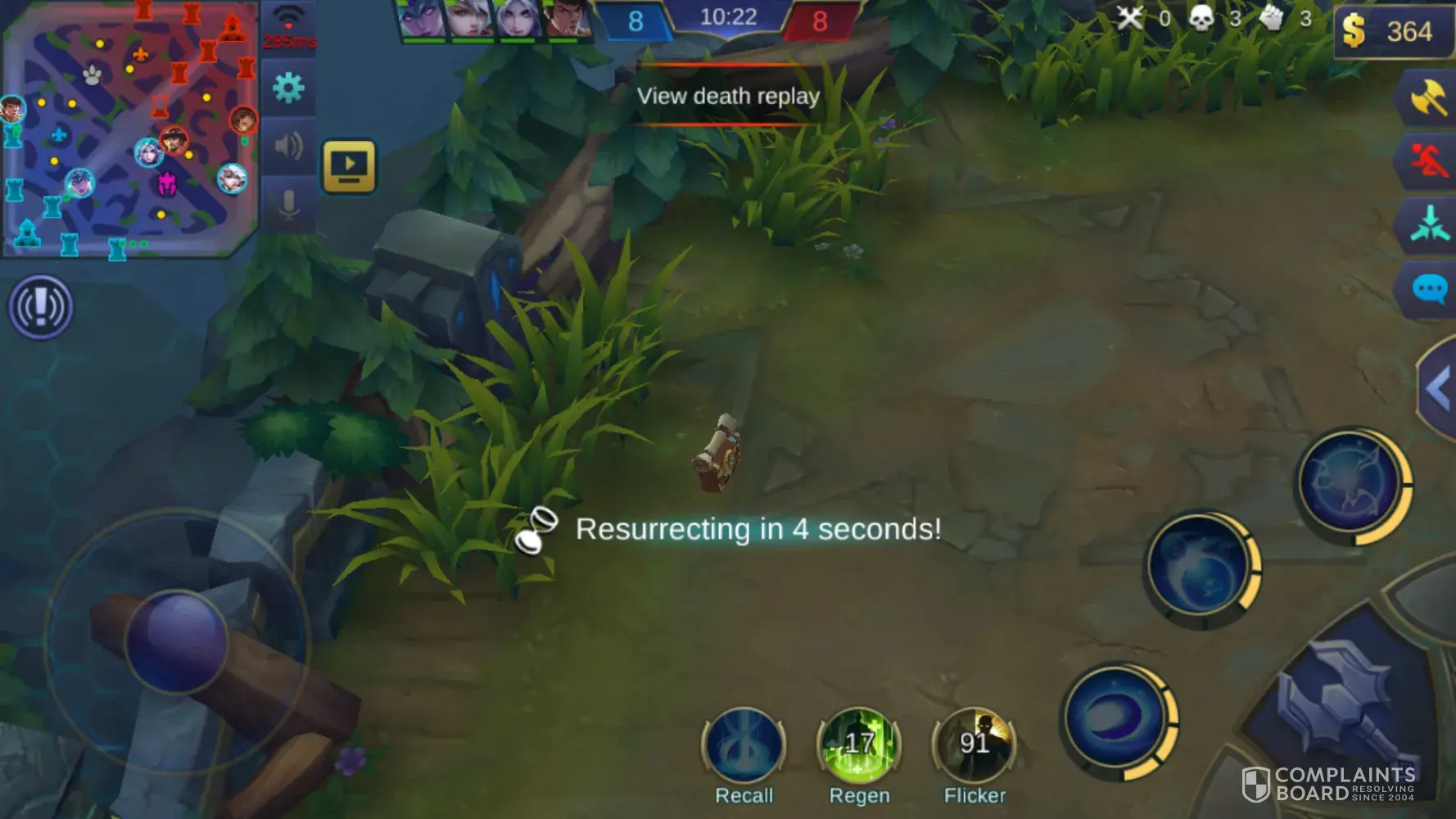
Task: Activate the topmost ultimate skill icon
Action: click(1352, 485)
